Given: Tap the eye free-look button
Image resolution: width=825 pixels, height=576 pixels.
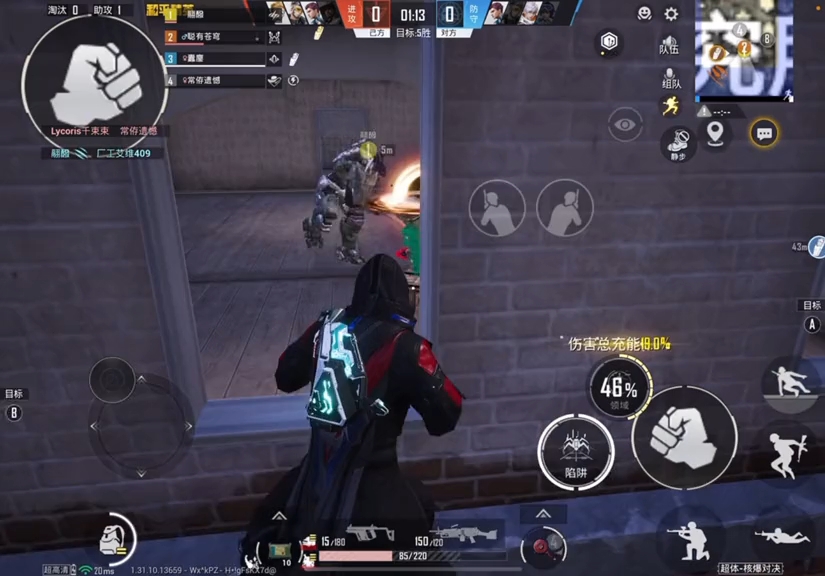Looking at the screenshot, I should [x=625, y=125].
